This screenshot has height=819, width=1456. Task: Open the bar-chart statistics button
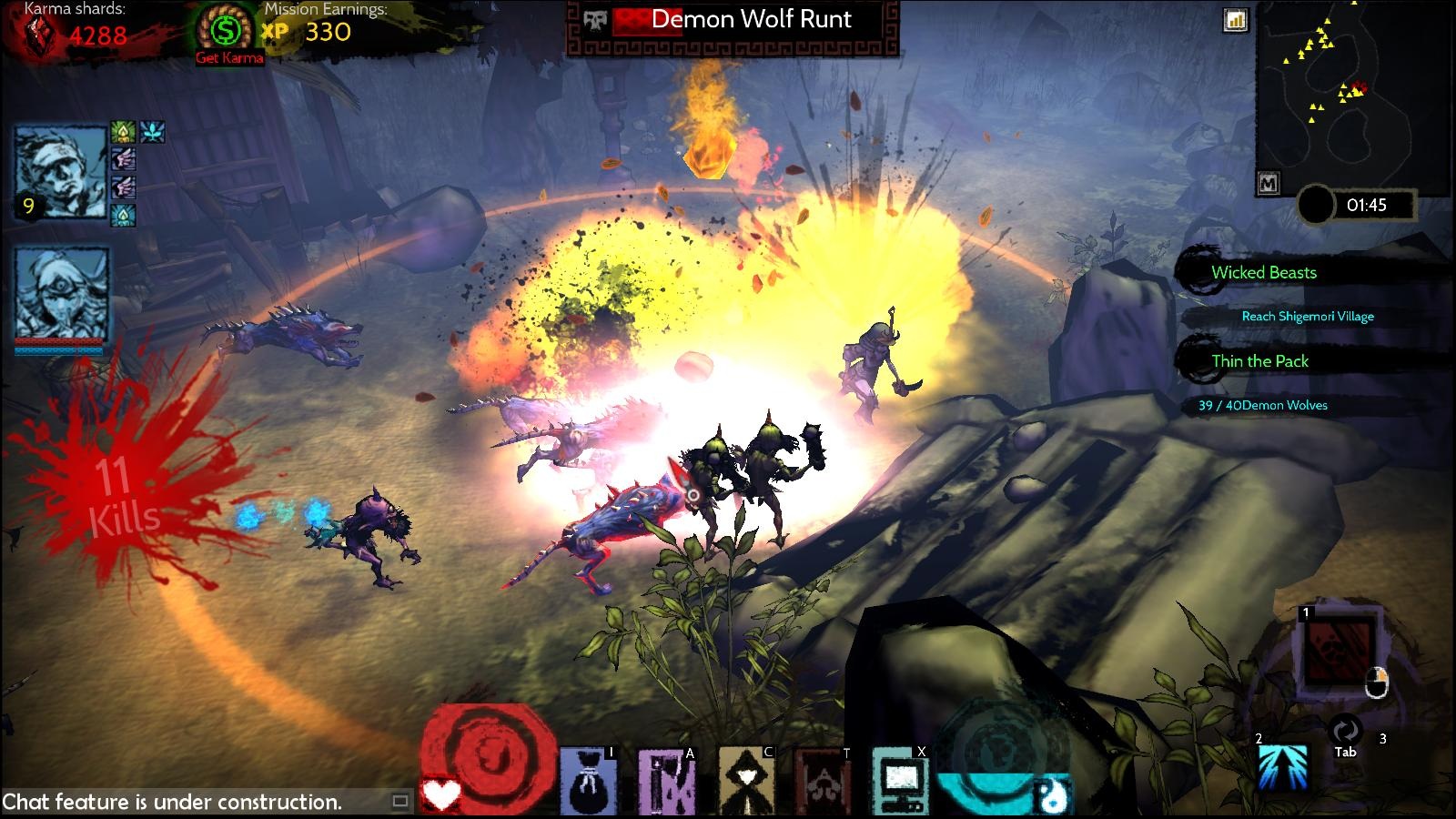pos(1235,20)
